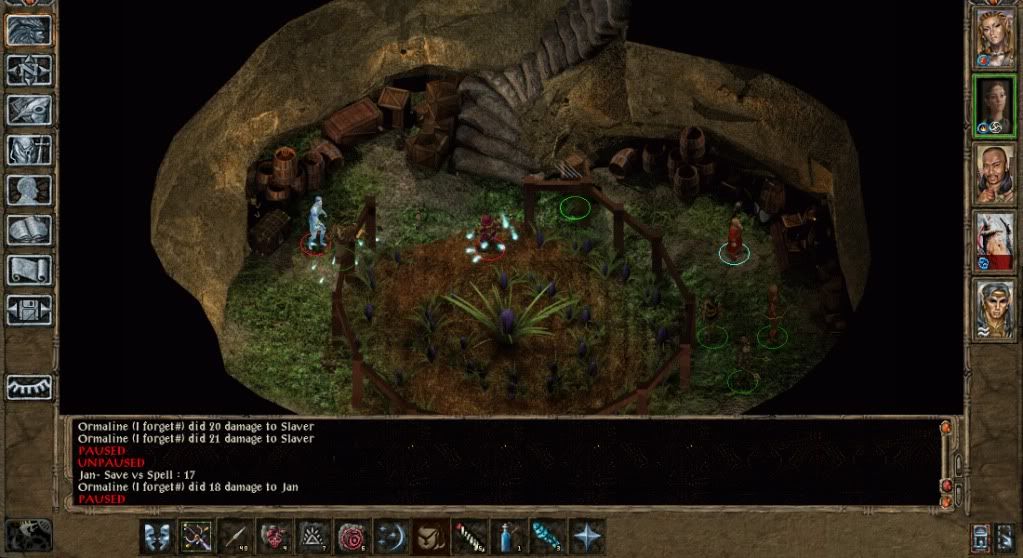Open the inventory screen with armor icon

[29, 149]
